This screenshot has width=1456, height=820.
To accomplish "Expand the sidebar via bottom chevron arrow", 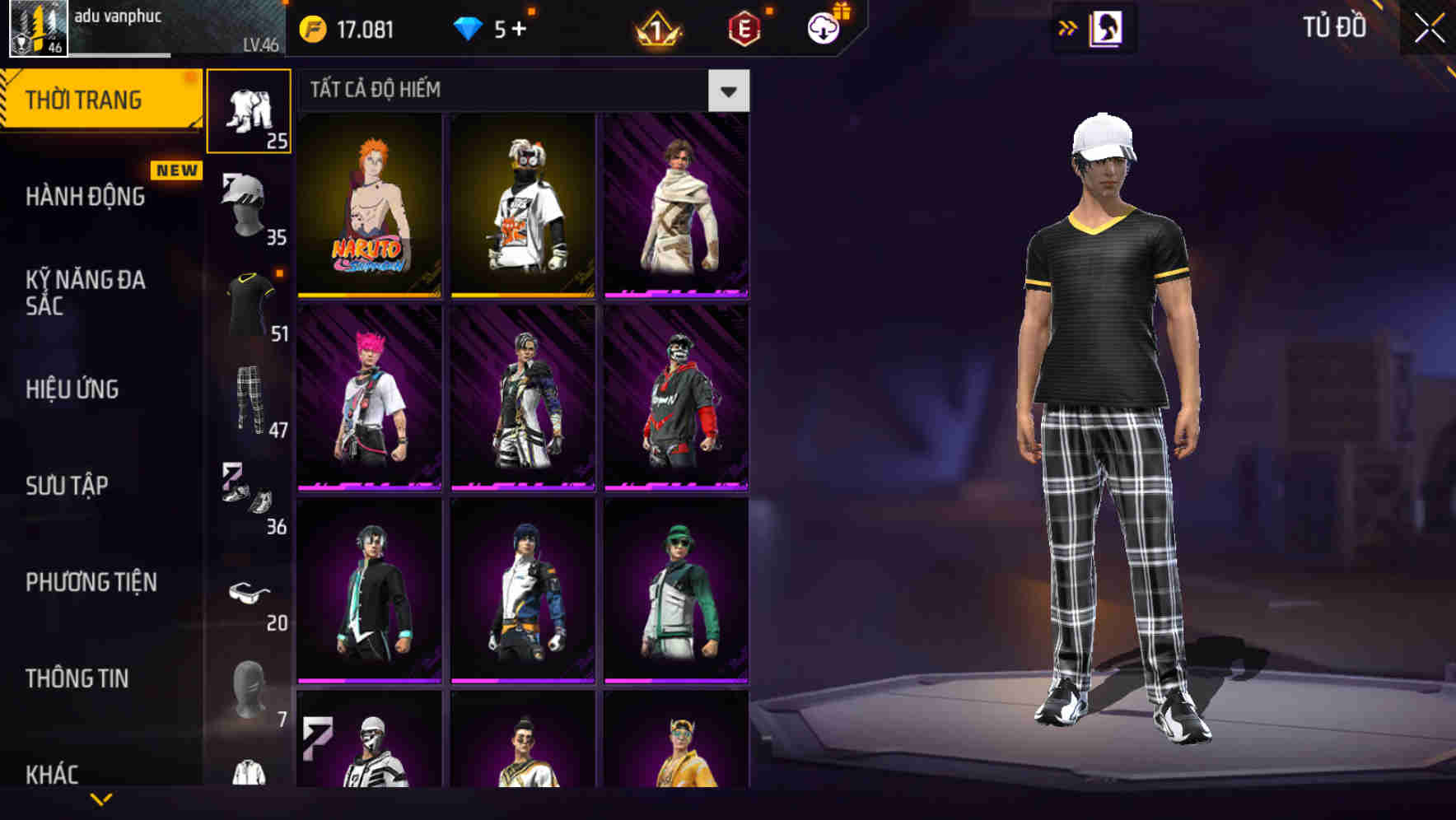I will click(103, 797).
